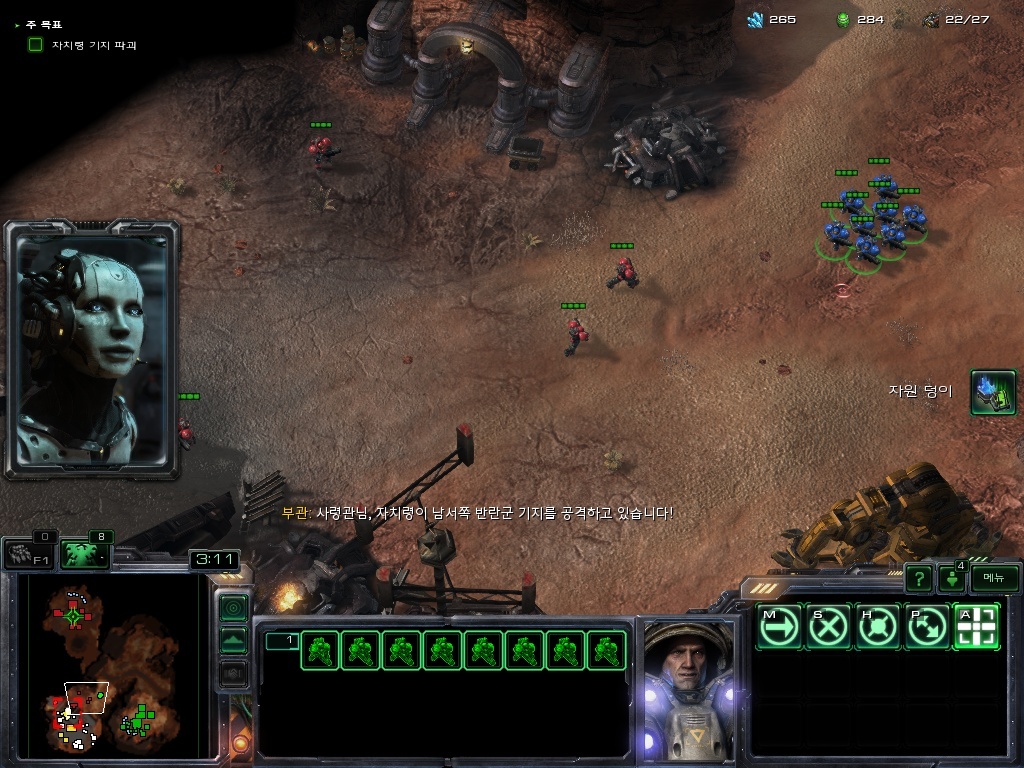The width and height of the screenshot is (1024, 768).
Task: Activate the Attack command
Action: pyautogui.click(x=976, y=627)
